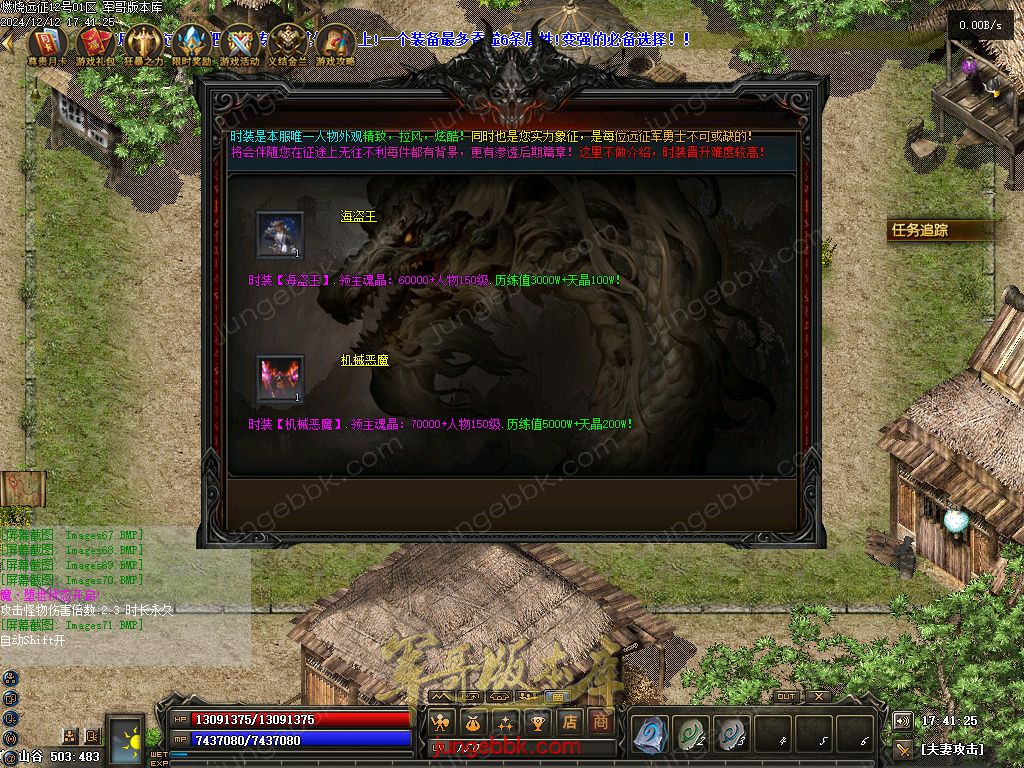The image size is (1024, 768).
Task: Select the 机械恶魔 costume item slot
Action: click(x=280, y=380)
